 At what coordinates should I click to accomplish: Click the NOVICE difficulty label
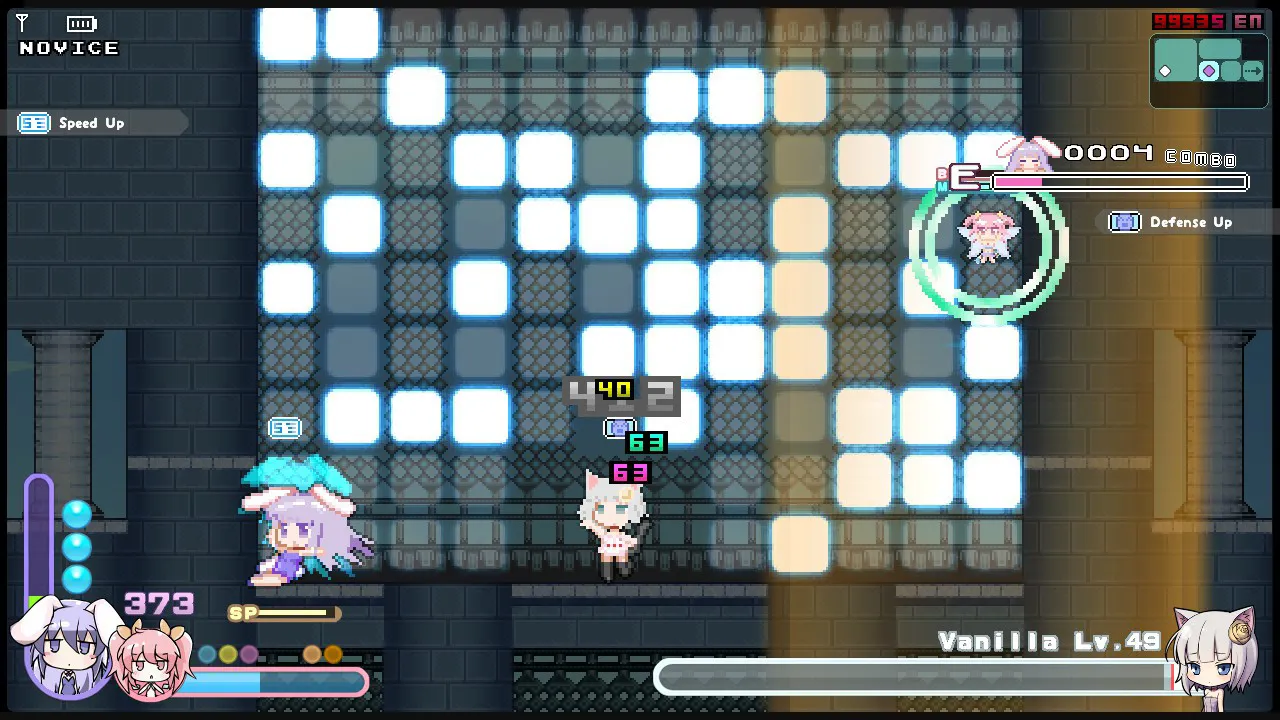pyautogui.click(x=67, y=47)
